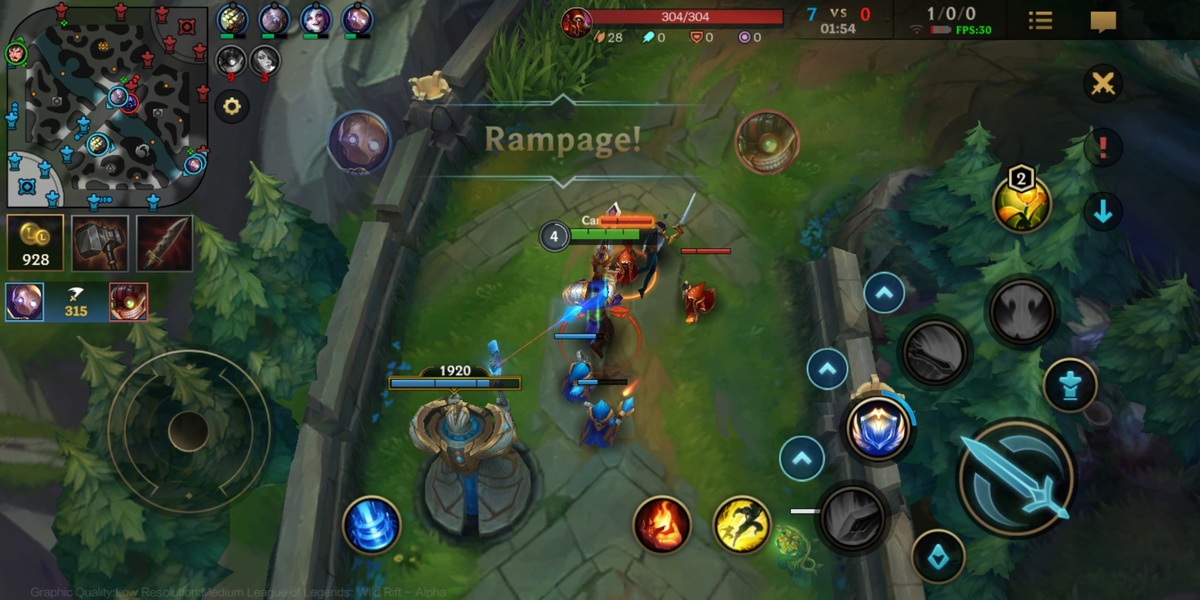This screenshot has width=1200, height=600.
Task: Tap the minion target button
Action: [938, 557]
